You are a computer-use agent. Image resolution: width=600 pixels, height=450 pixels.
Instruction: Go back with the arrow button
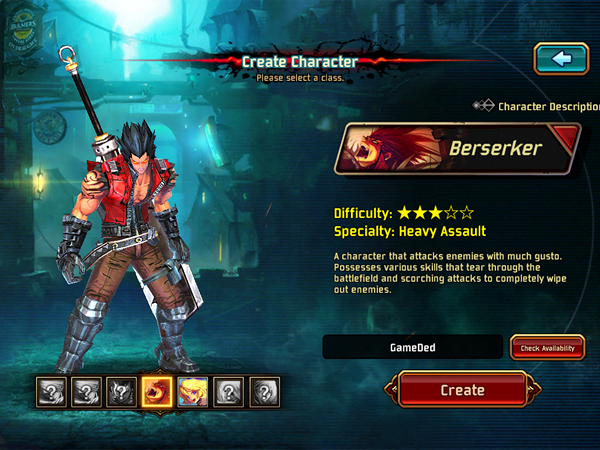561,58
